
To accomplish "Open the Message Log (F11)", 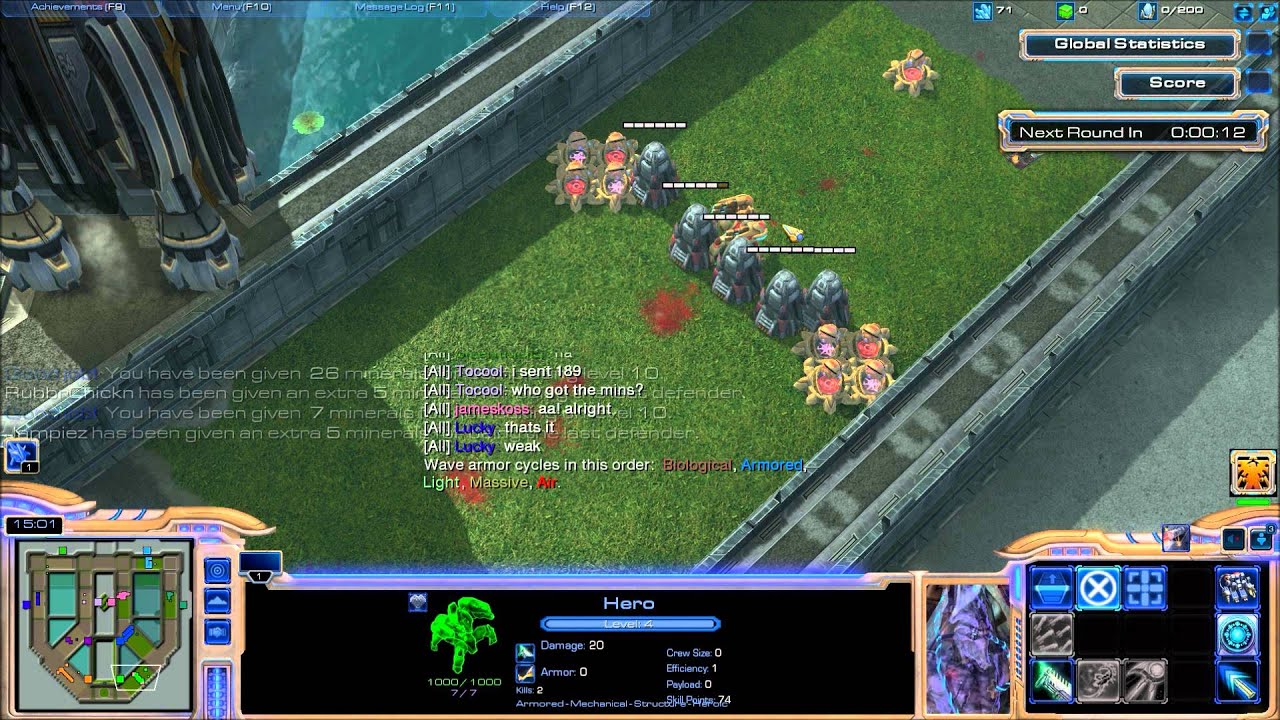I will [405, 7].
